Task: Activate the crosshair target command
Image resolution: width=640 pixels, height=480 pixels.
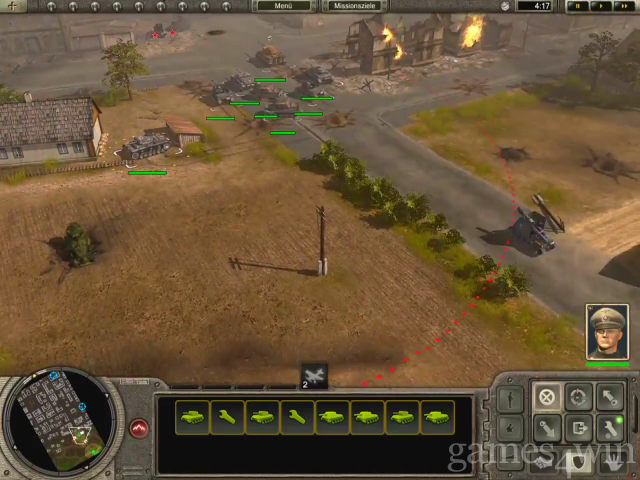Action: tap(577, 397)
